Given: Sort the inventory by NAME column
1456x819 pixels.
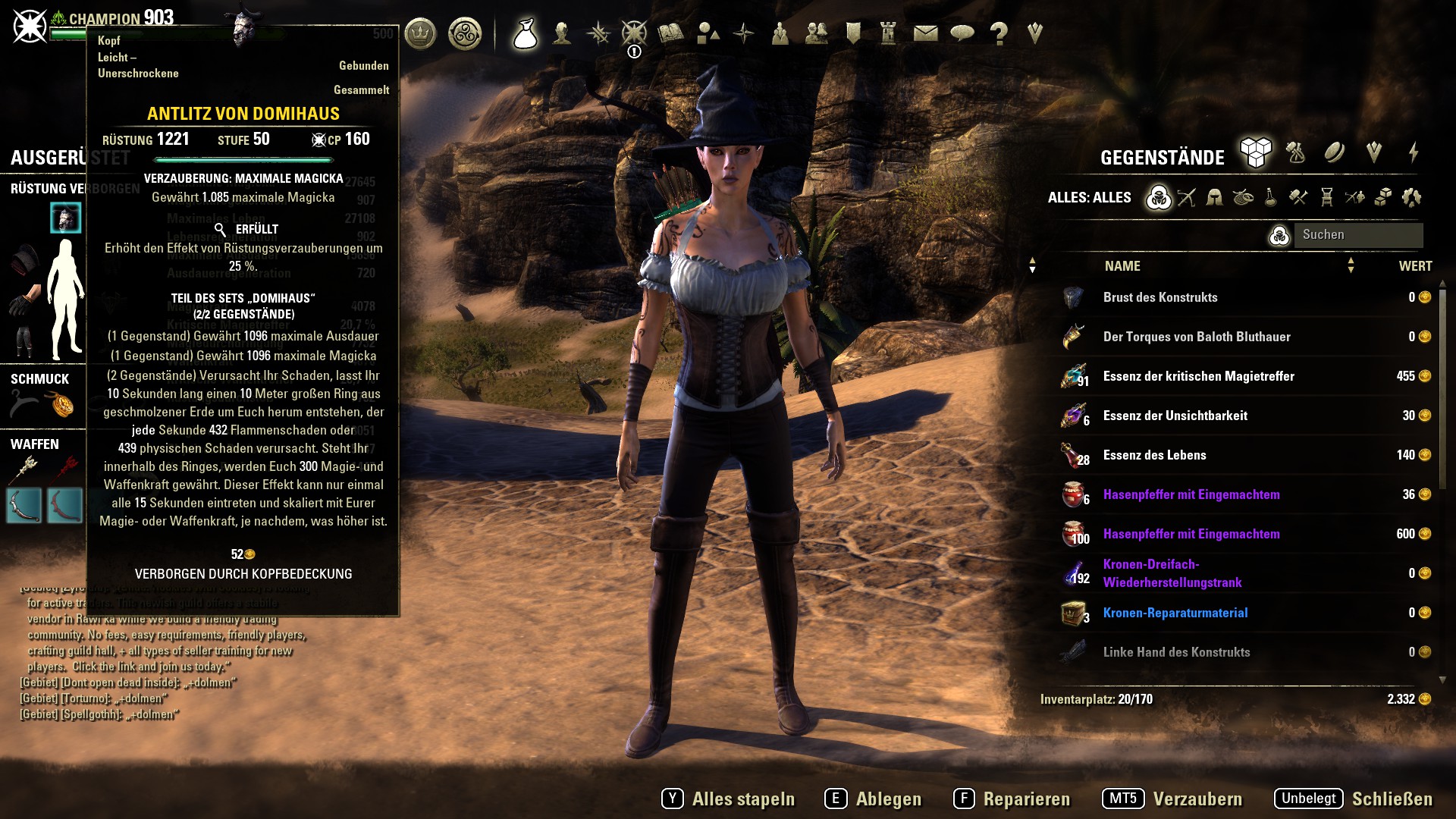Looking at the screenshot, I should 1122,266.
